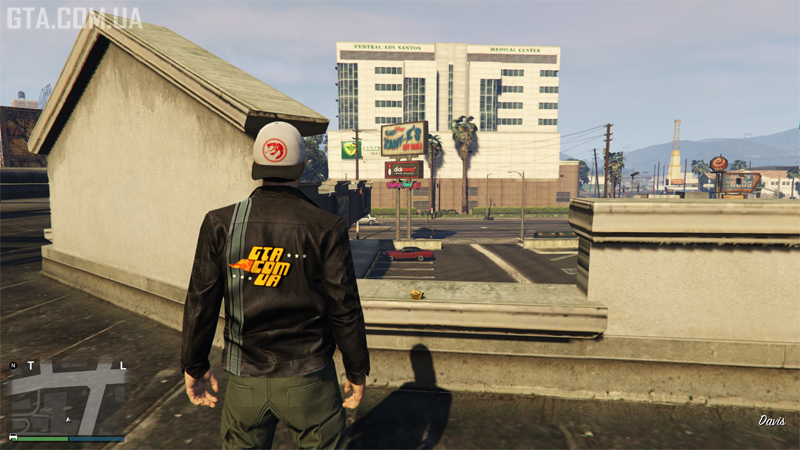Screen dimensions: 800x450
Task: Click the car icon below the minimap
Action: click(x=13, y=437)
